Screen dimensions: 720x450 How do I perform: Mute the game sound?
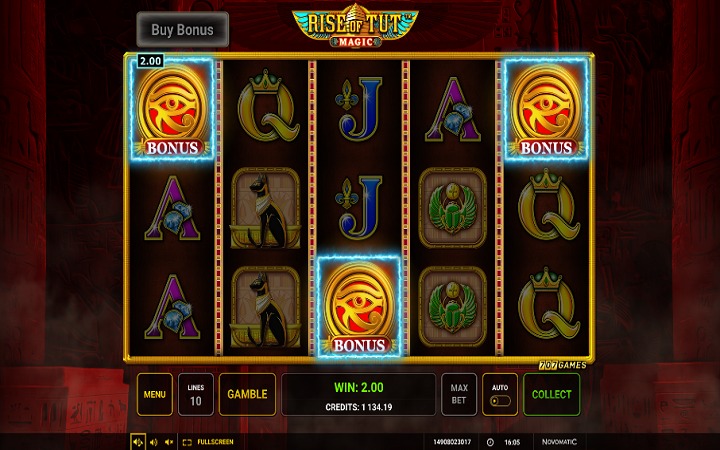[169, 441]
